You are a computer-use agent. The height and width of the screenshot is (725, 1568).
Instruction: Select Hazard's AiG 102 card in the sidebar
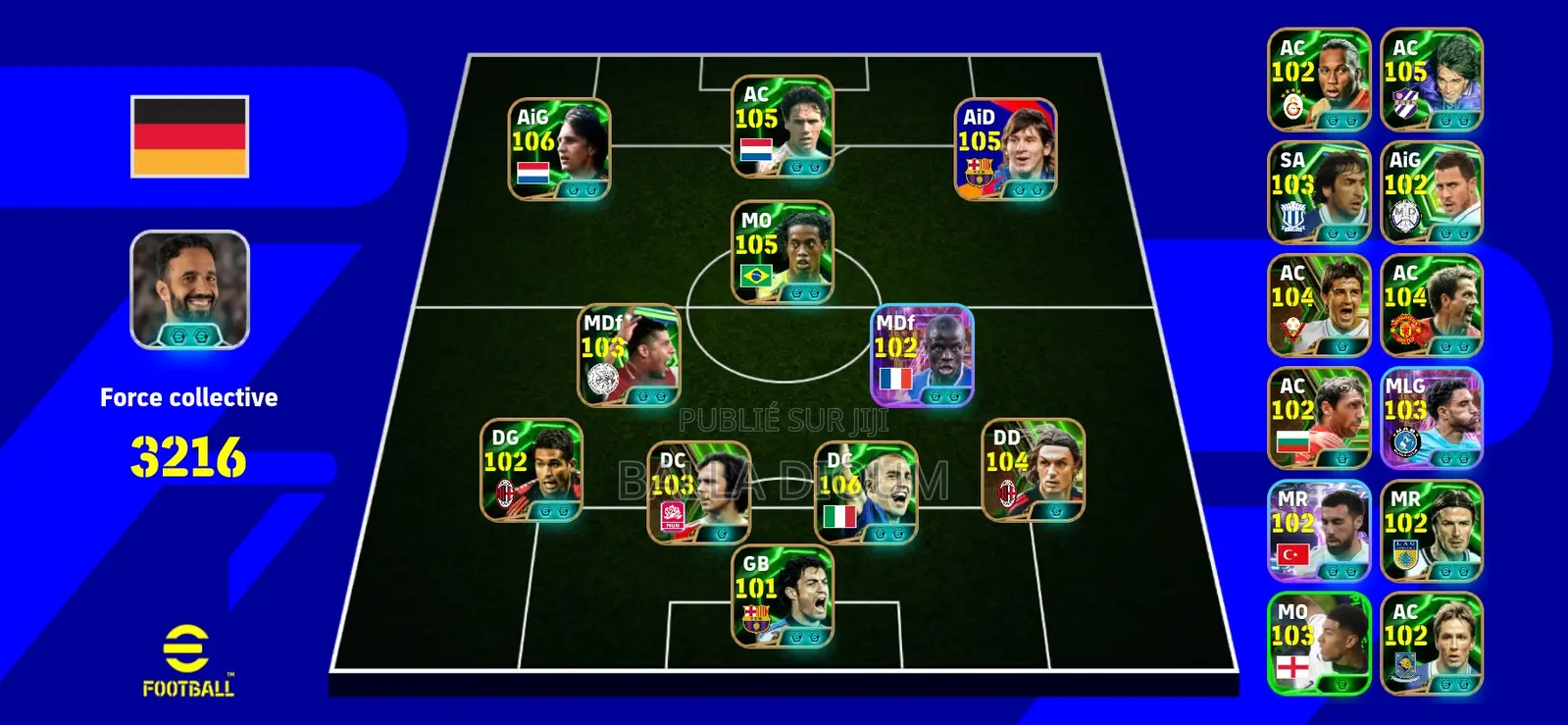[x=1431, y=191]
